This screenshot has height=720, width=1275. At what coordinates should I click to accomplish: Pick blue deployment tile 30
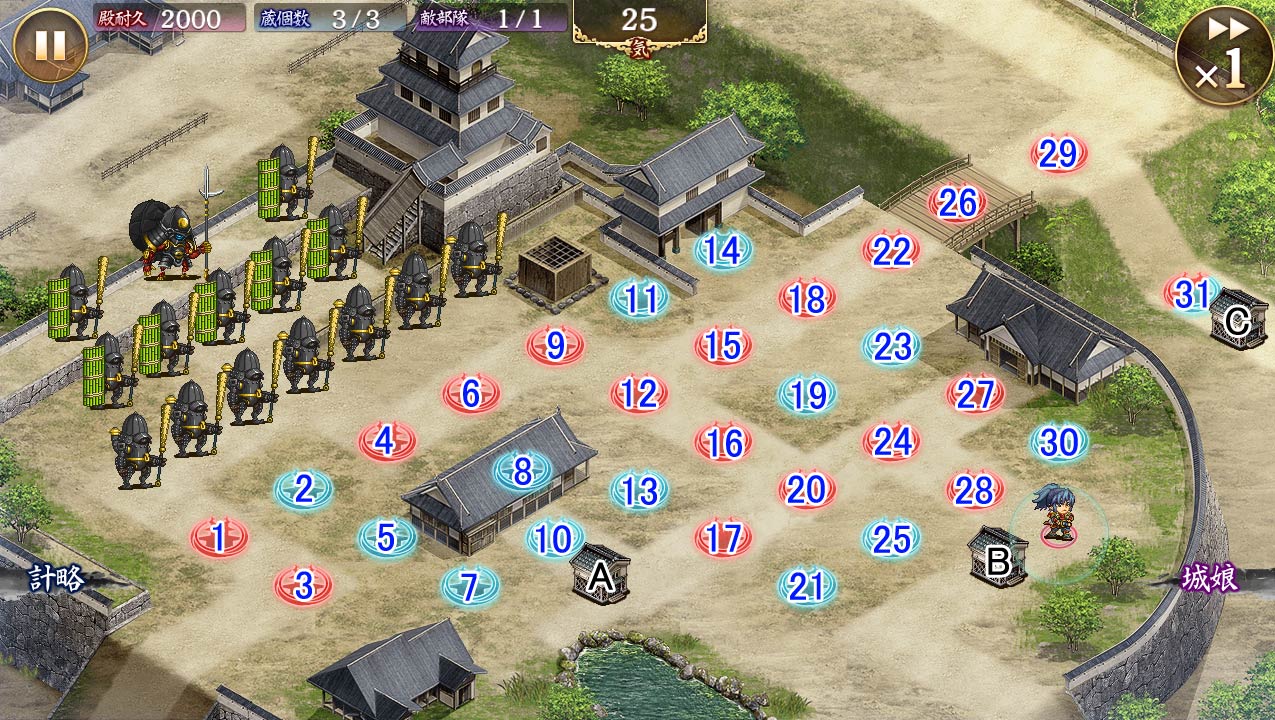tap(1059, 442)
